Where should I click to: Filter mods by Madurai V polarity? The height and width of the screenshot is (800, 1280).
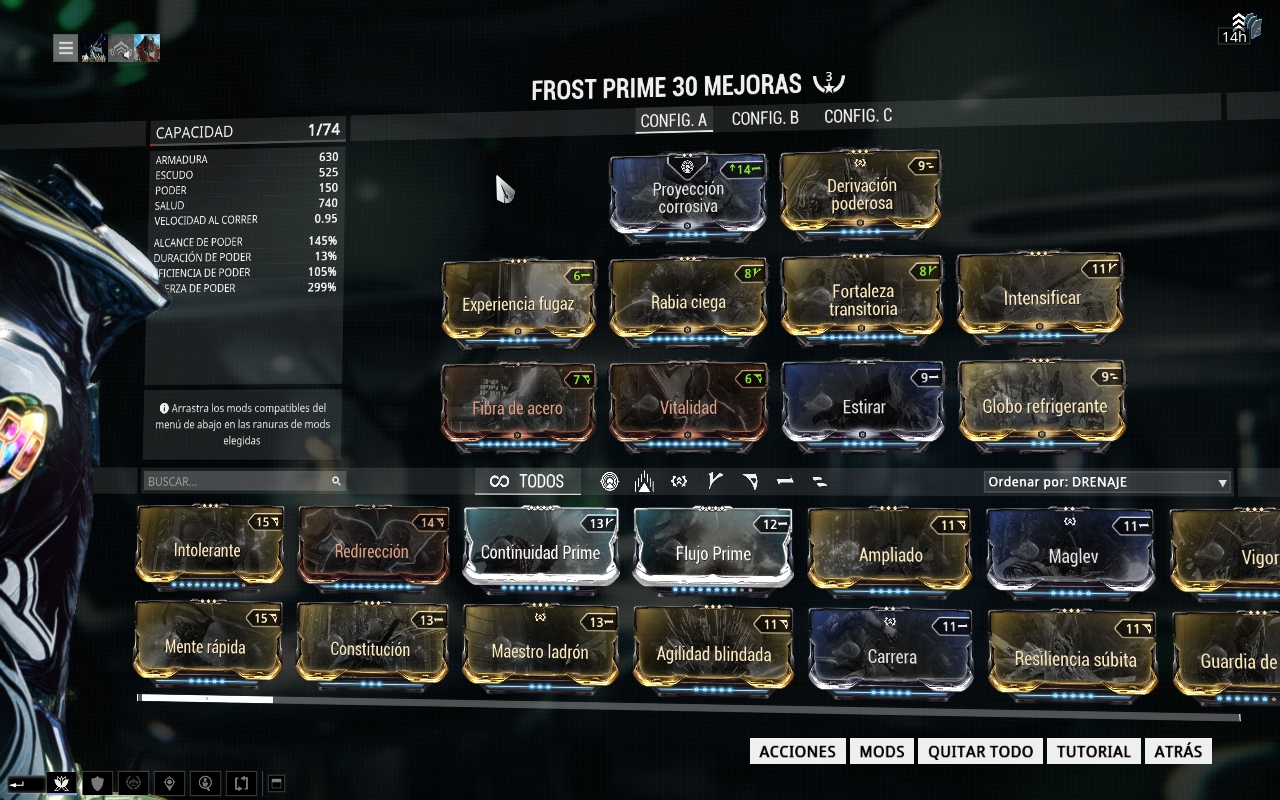click(x=714, y=481)
